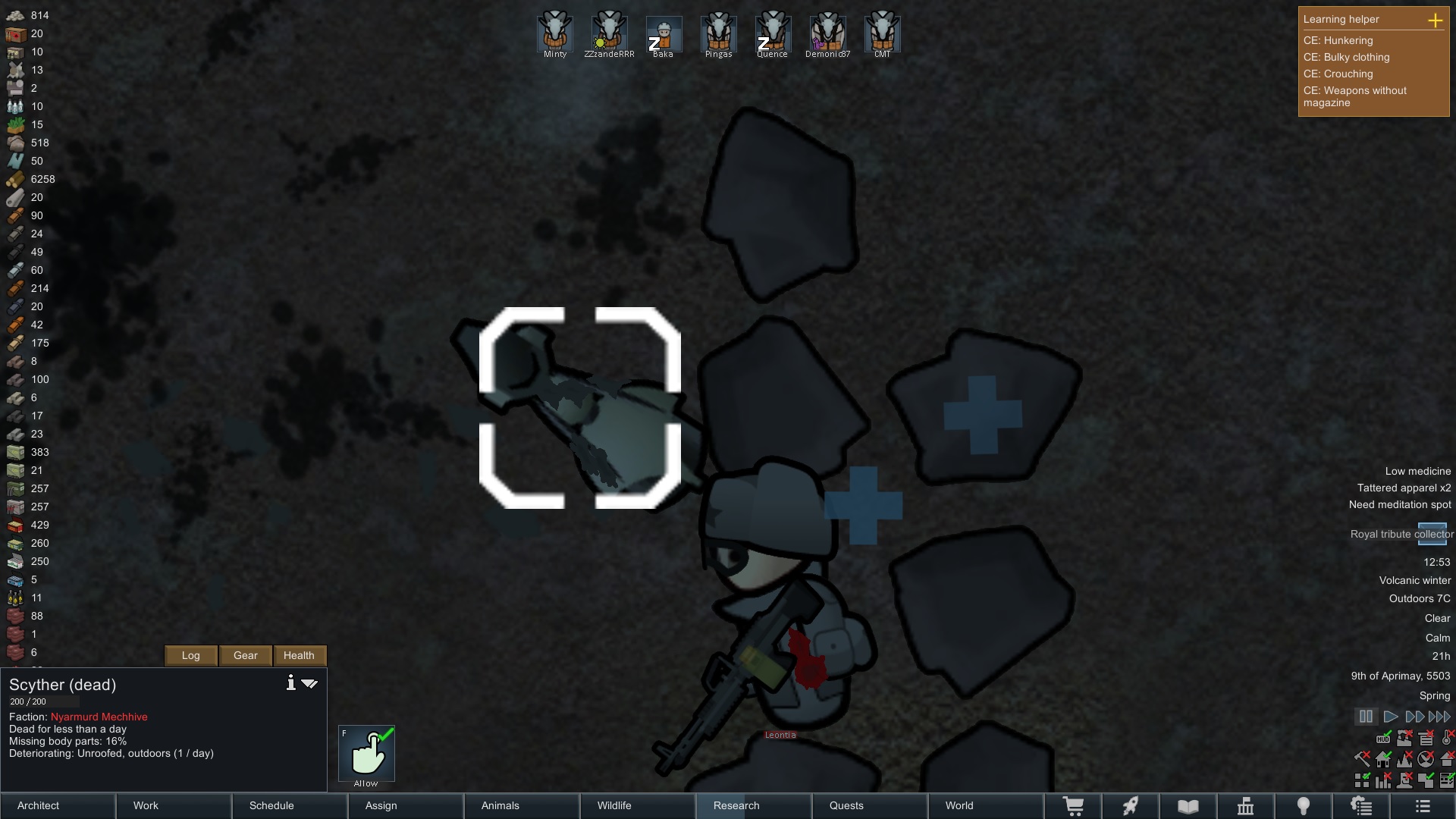1456x819 pixels.
Task: Click the Allow button for the dead Scyther
Action: [366, 753]
